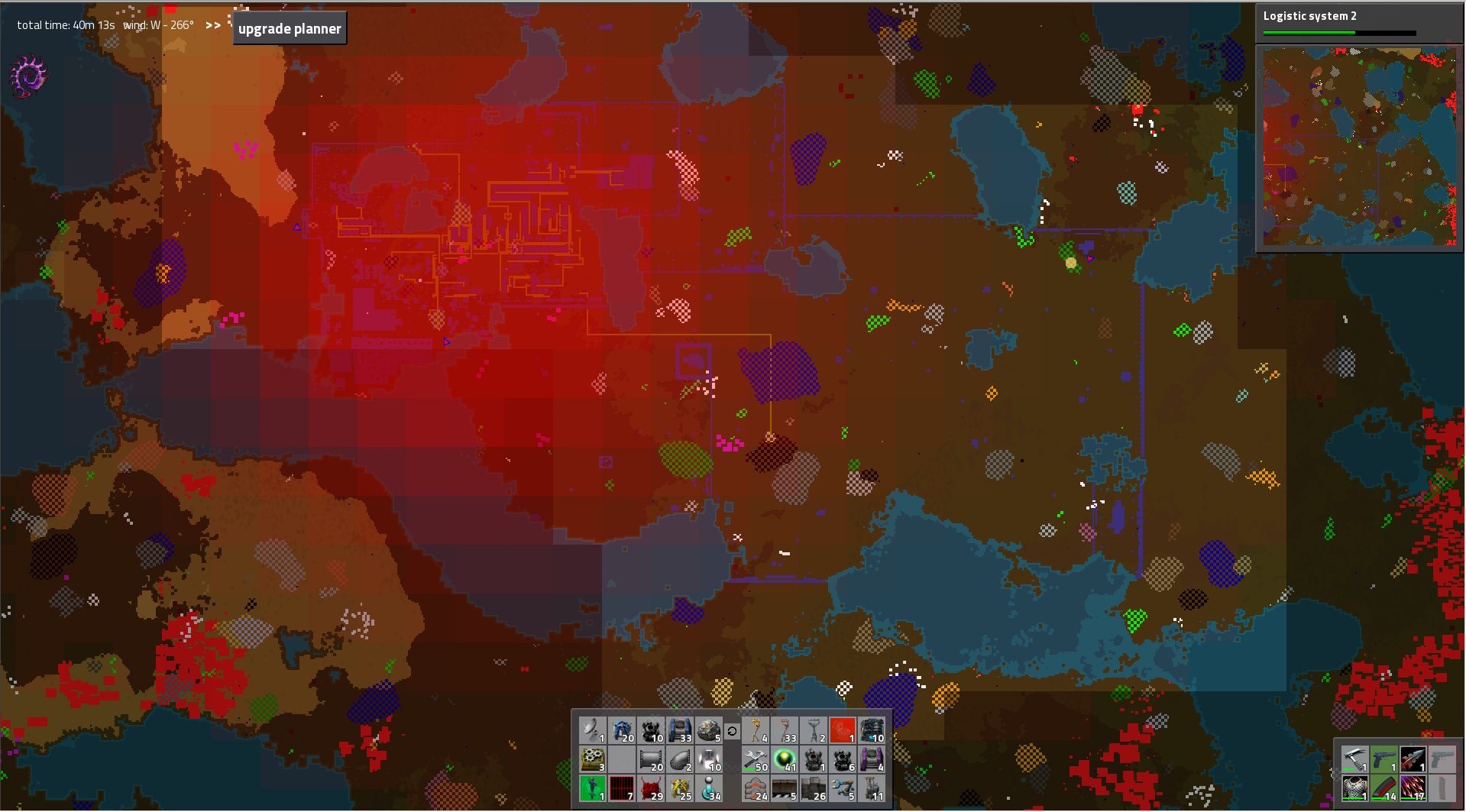Select the stack of 20 straight pipes
1466x812 pixels.
click(651, 759)
